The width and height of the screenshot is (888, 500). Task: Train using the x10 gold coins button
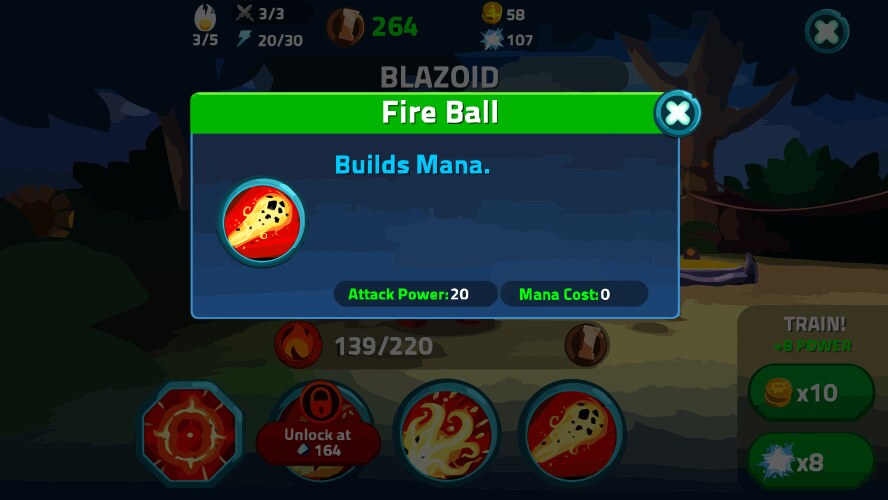tap(811, 392)
